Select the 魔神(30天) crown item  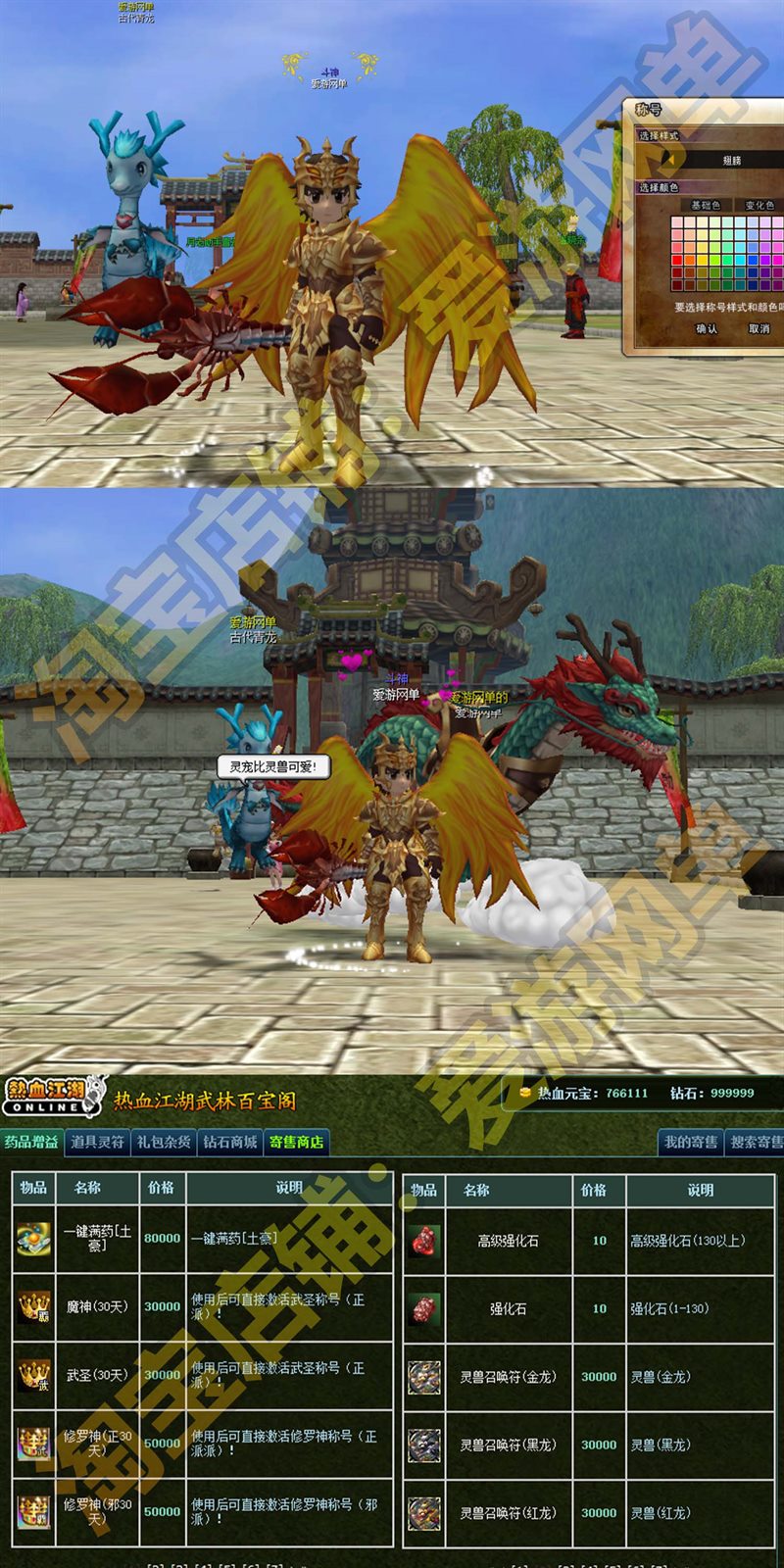(x=33, y=1307)
